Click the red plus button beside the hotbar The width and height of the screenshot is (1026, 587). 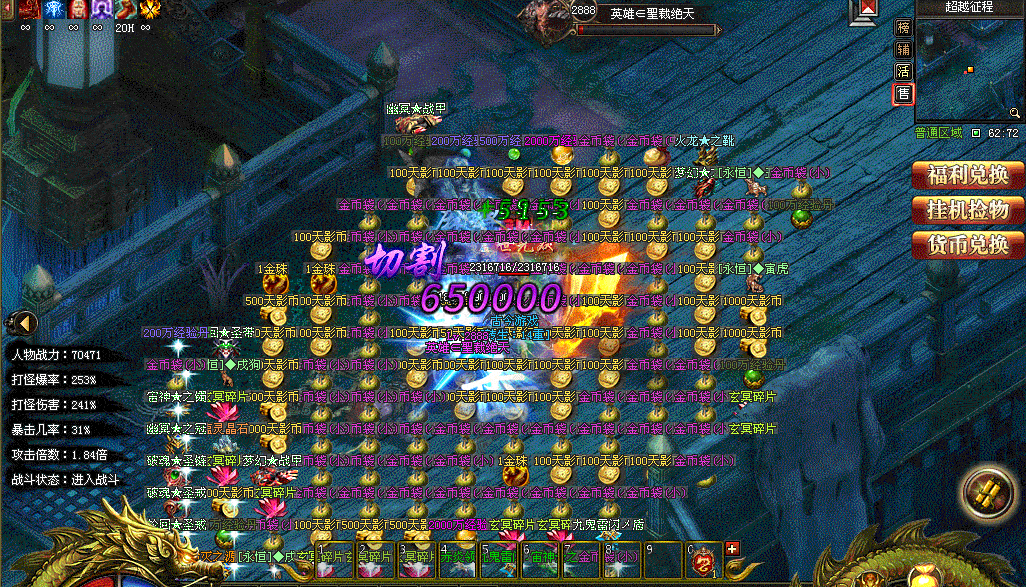click(x=731, y=548)
